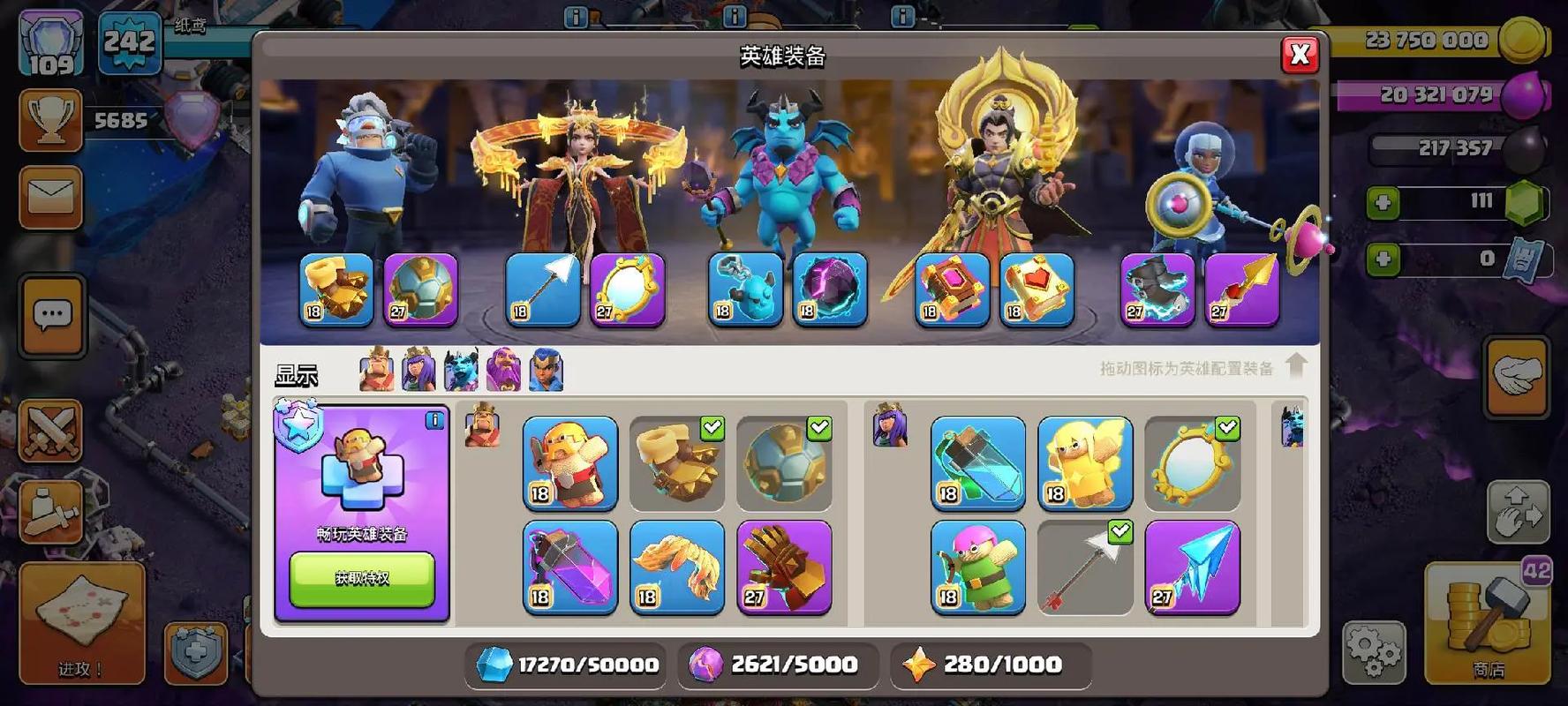
Task: Tap the green 获取特权 button
Action: [362, 578]
